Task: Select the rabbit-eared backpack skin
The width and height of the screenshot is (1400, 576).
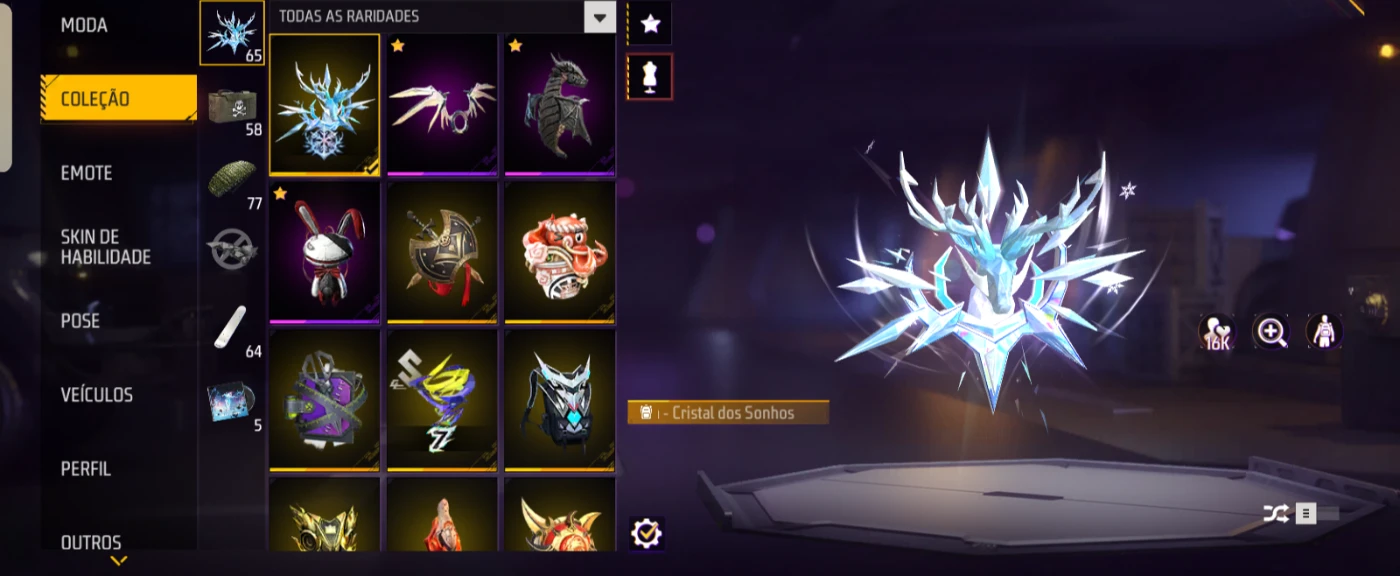Action: tap(324, 252)
